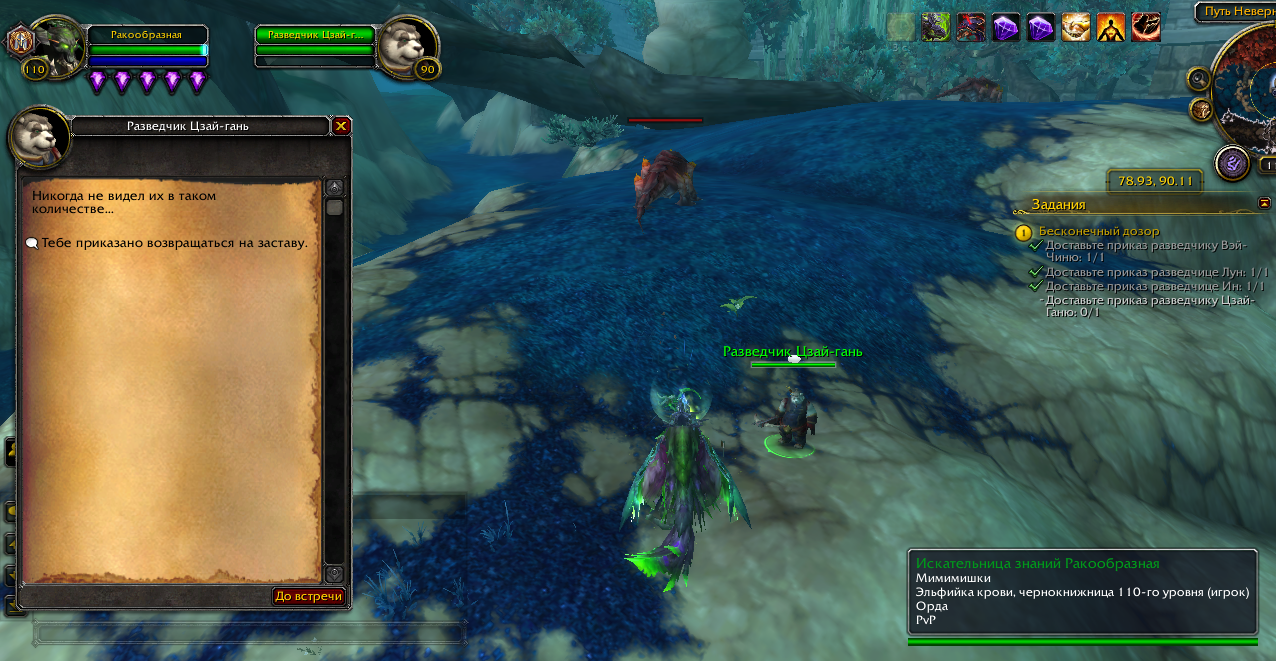Click the dialogue scroll-down arrow
Image resolution: width=1276 pixels, height=661 pixels.
(x=334, y=574)
